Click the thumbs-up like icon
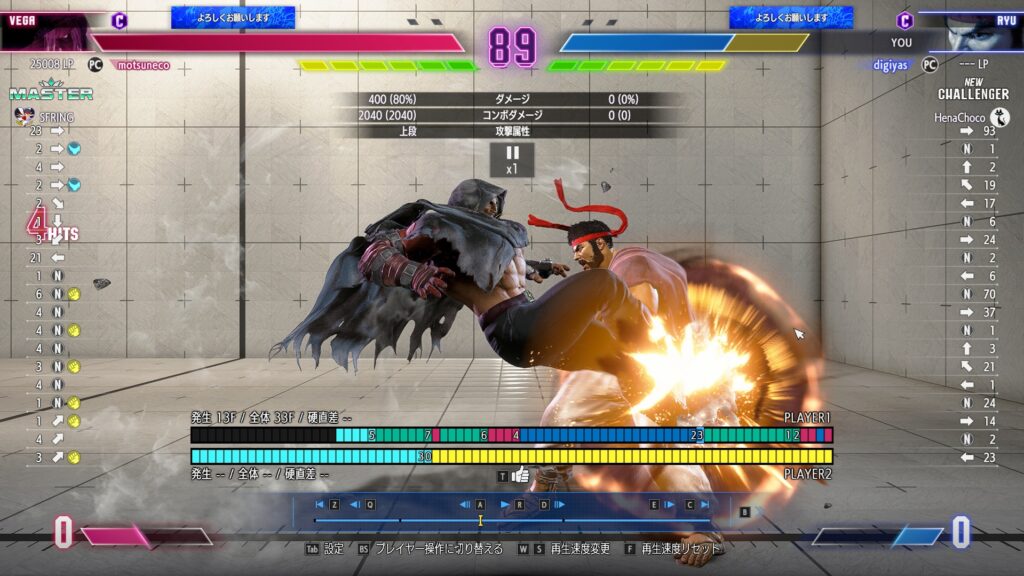 coord(521,475)
